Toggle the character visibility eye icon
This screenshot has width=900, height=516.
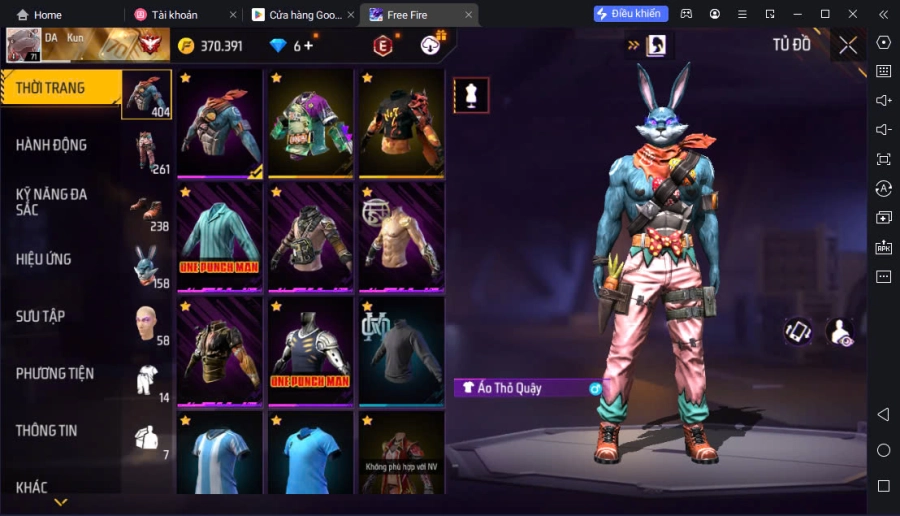842,333
